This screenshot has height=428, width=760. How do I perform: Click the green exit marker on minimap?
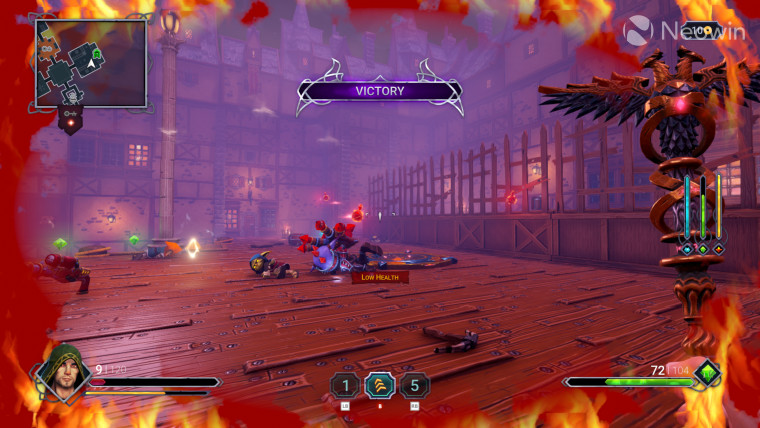tap(96, 53)
